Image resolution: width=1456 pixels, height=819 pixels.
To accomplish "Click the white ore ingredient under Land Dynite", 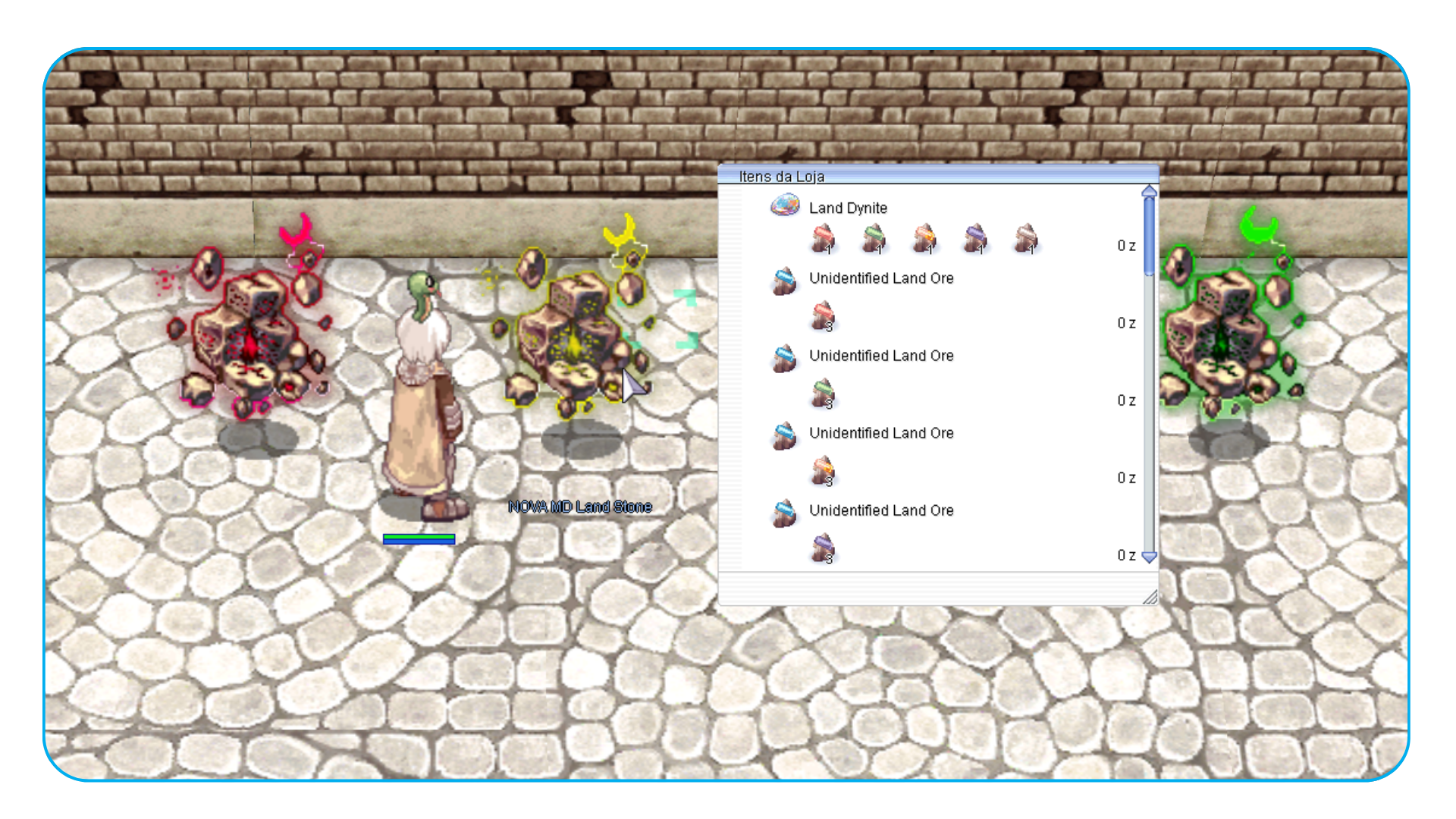I will pos(1026,240).
